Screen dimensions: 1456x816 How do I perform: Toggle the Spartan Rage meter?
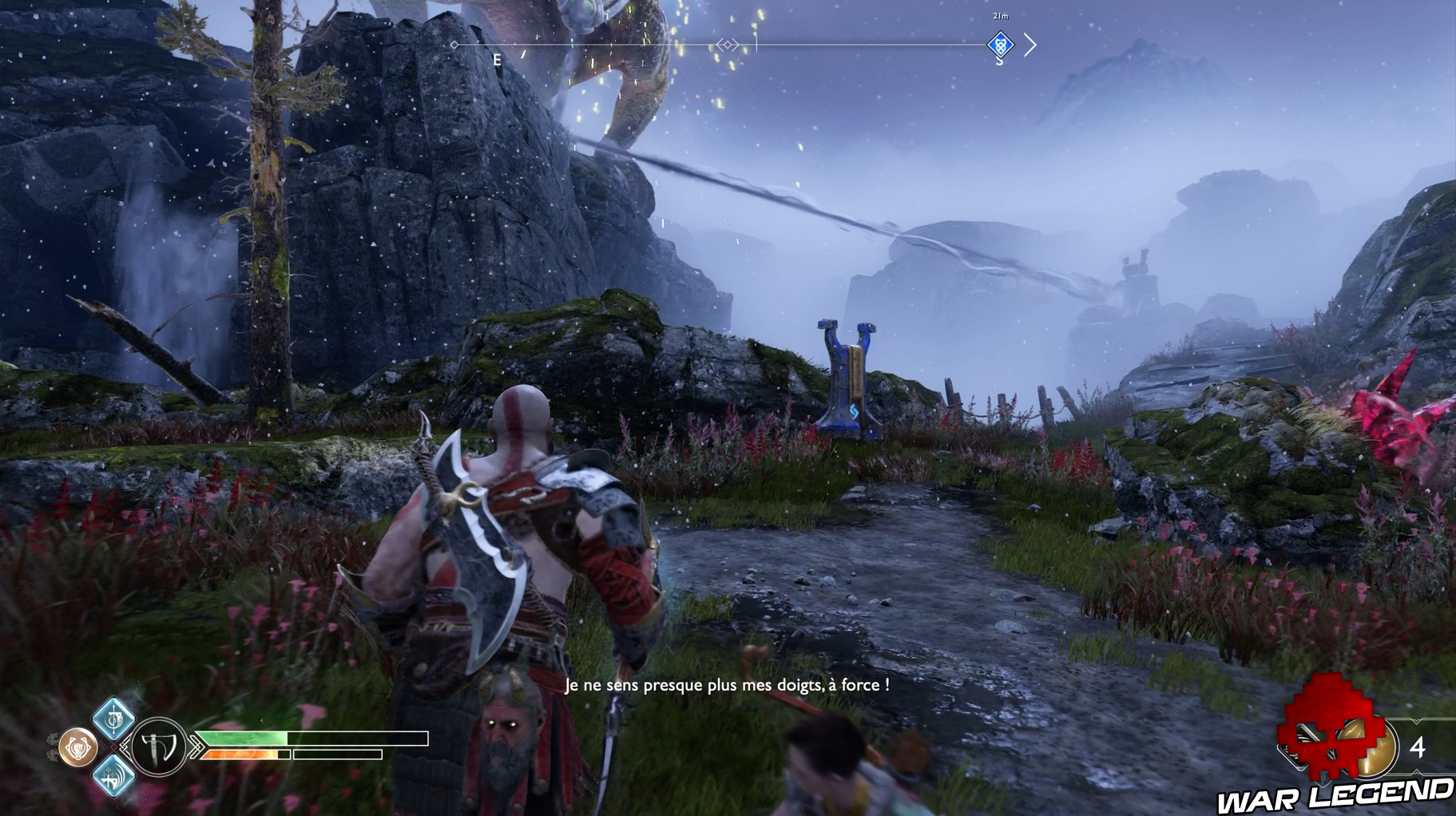pyautogui.click(x=240, y=754)
